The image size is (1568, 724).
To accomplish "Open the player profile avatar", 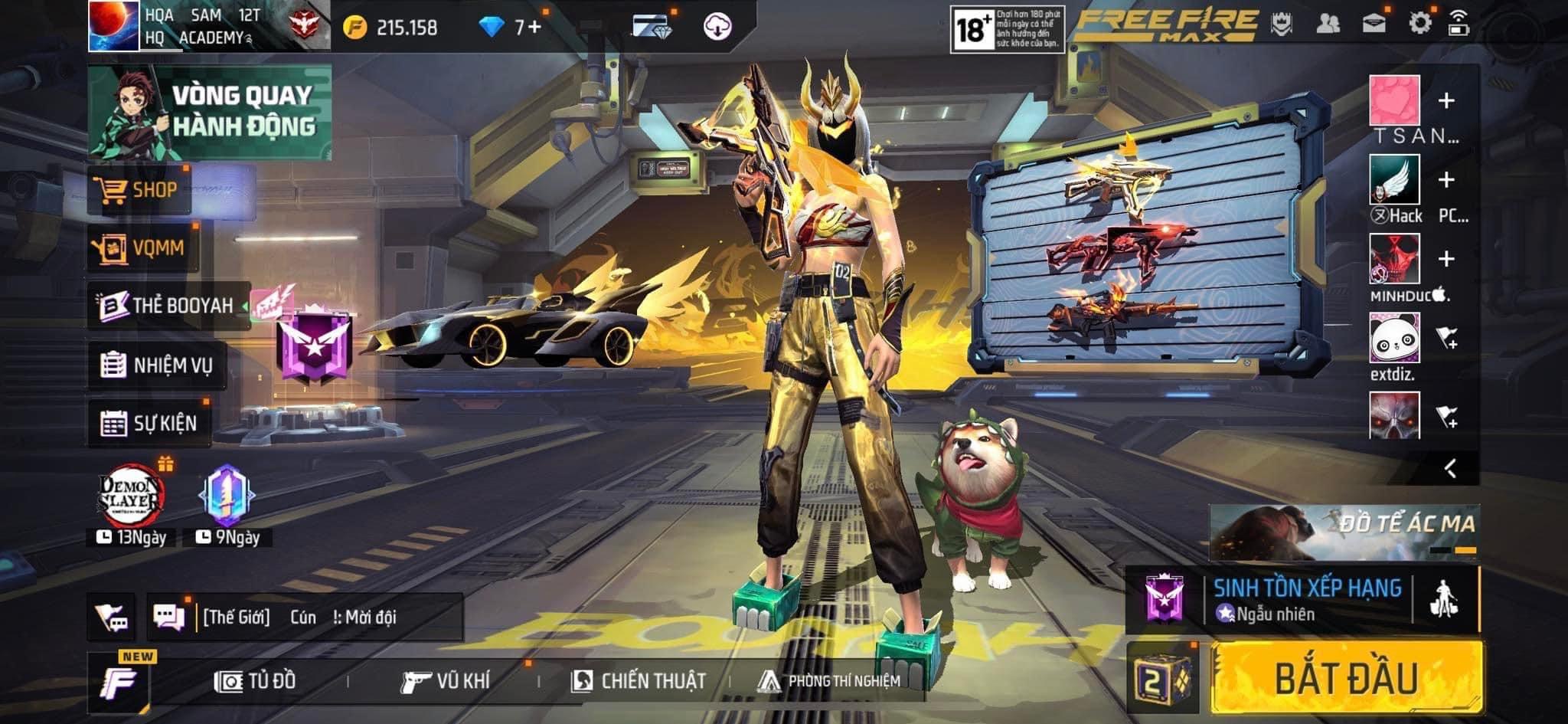I will [113, 26].
